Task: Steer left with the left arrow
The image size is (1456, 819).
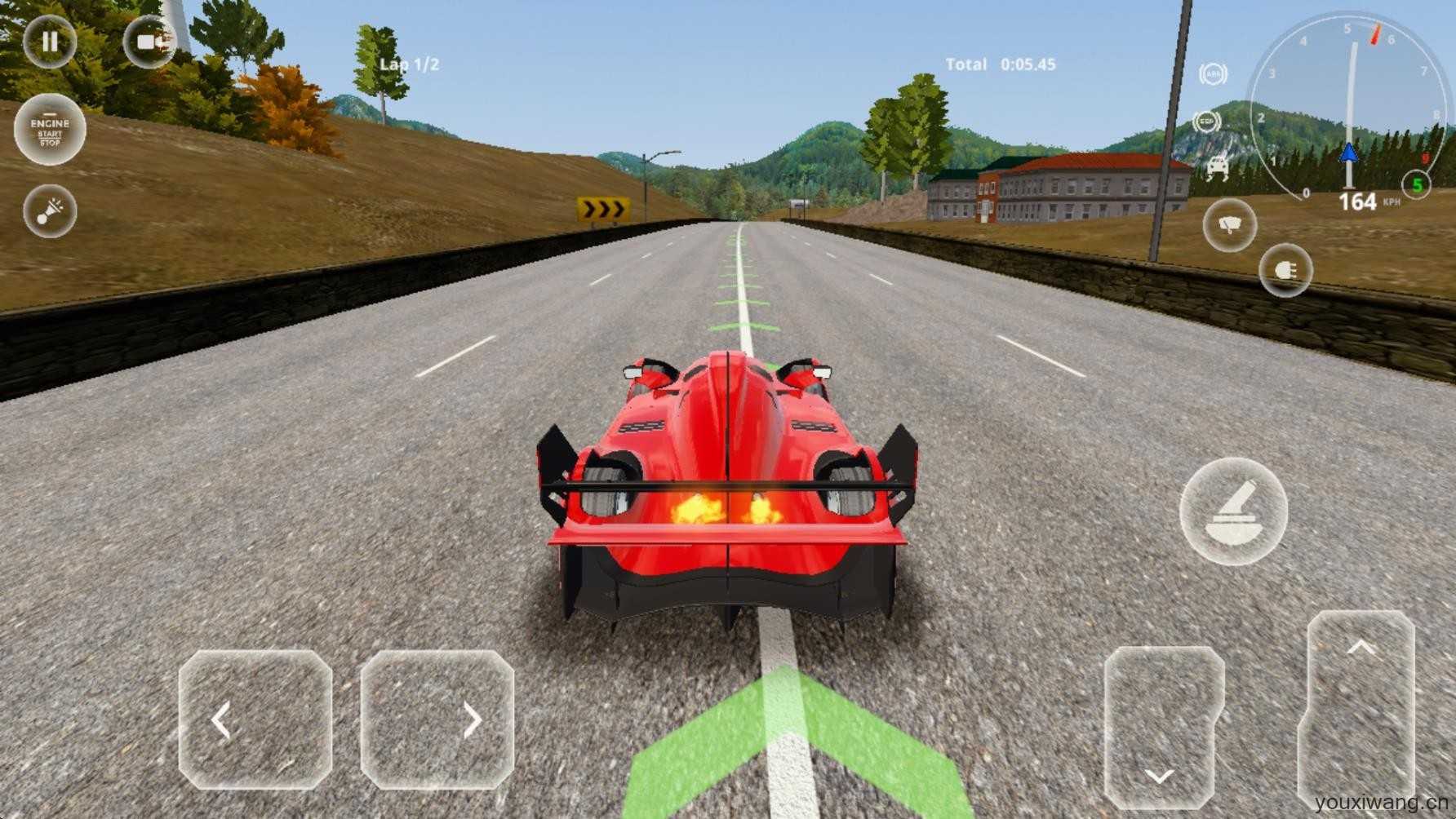Action: coord(255,720)
